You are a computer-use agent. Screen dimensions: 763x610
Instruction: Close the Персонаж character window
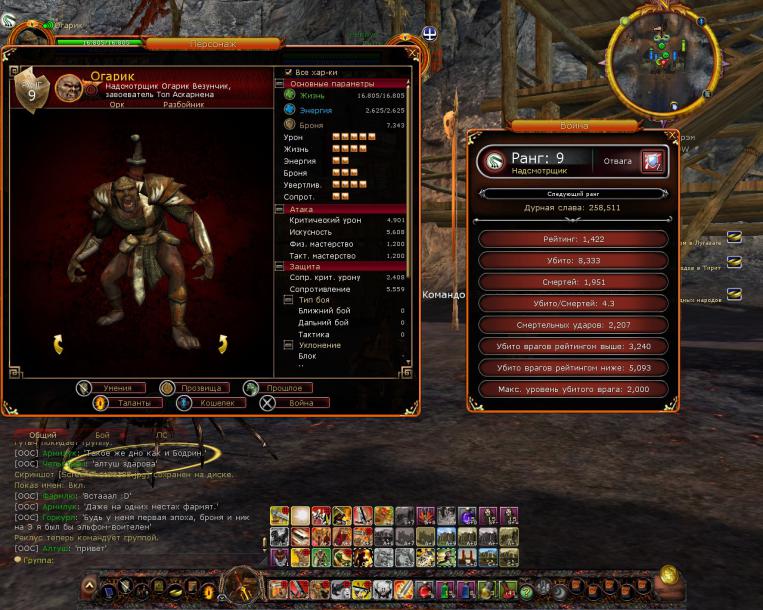(413, 53)
